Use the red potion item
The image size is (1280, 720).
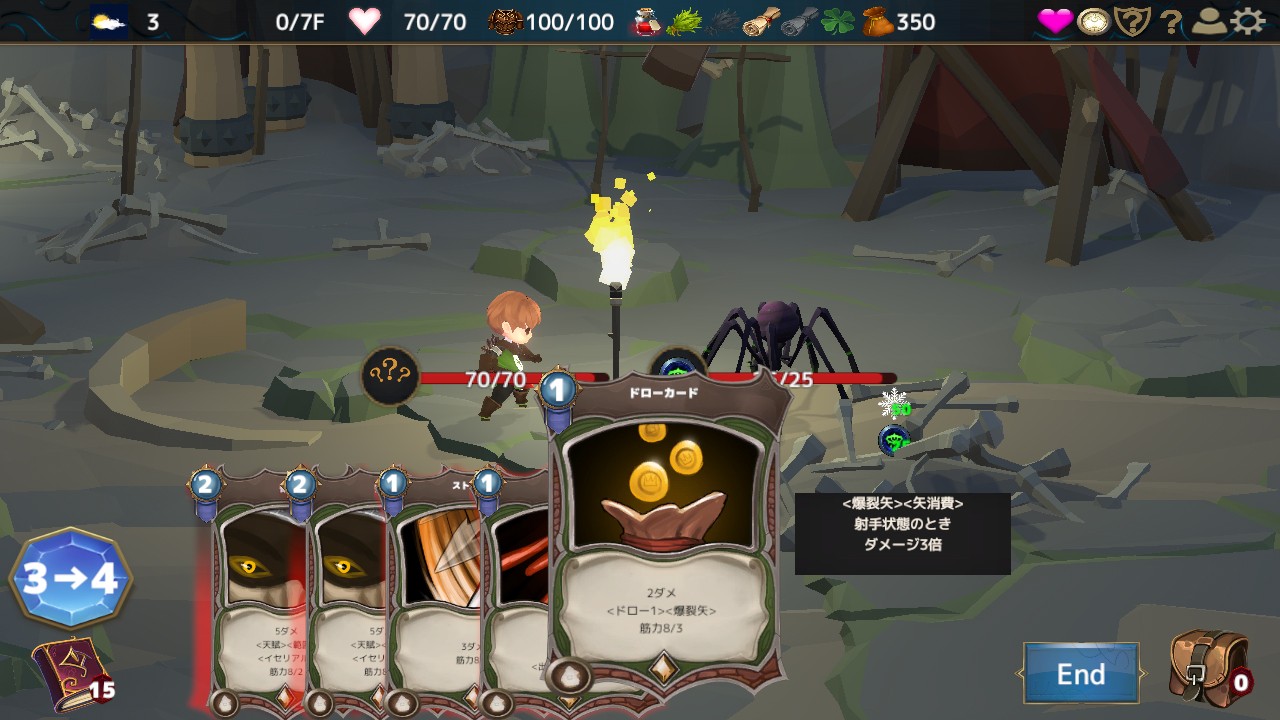pos(647,21)
